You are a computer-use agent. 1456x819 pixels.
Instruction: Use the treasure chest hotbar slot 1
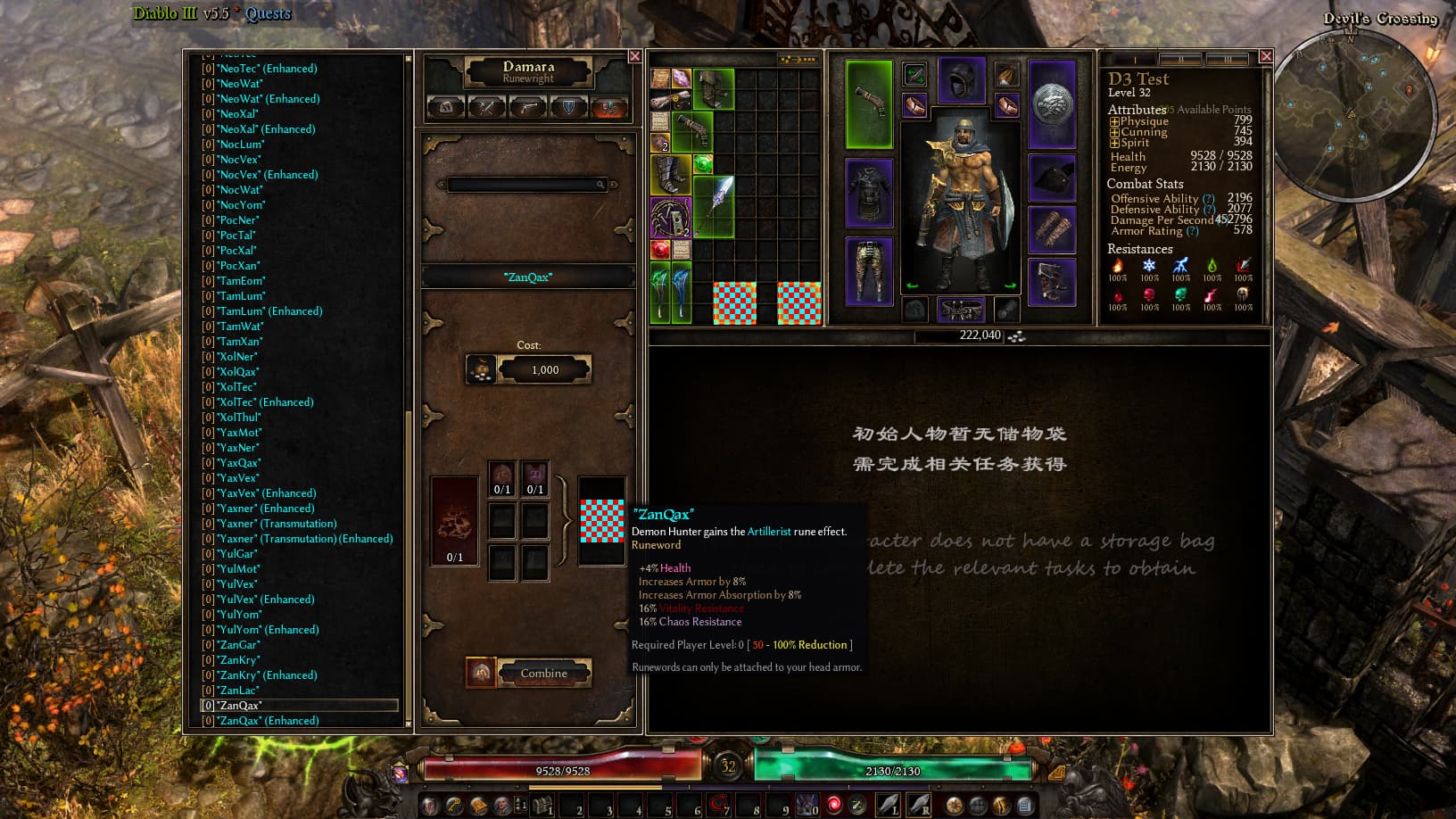click(542, 806)
